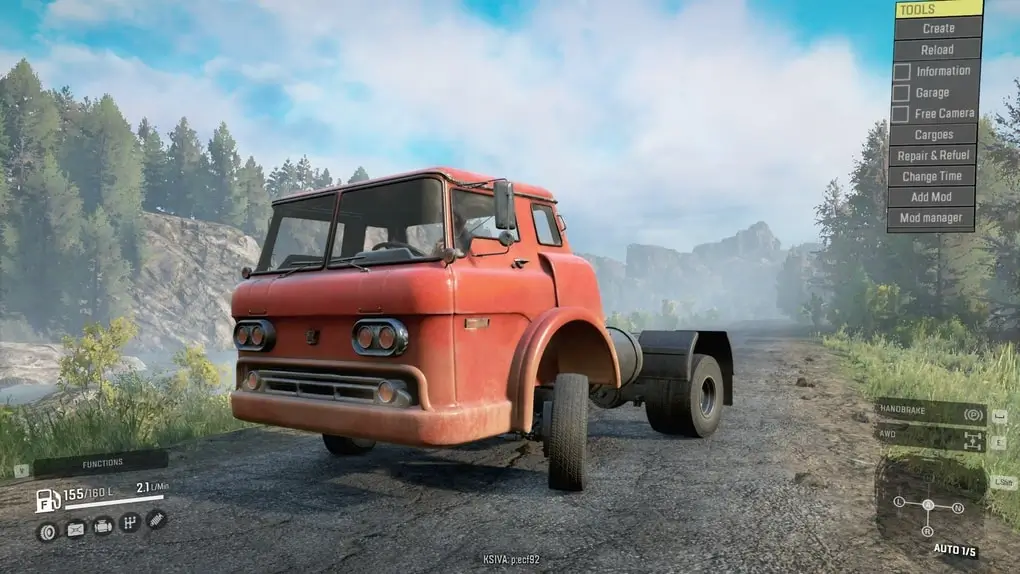The width and height of the screenshot is (1020, 574).
Task: Click the Create button in Tools
Action: click(x=938, y=28)
